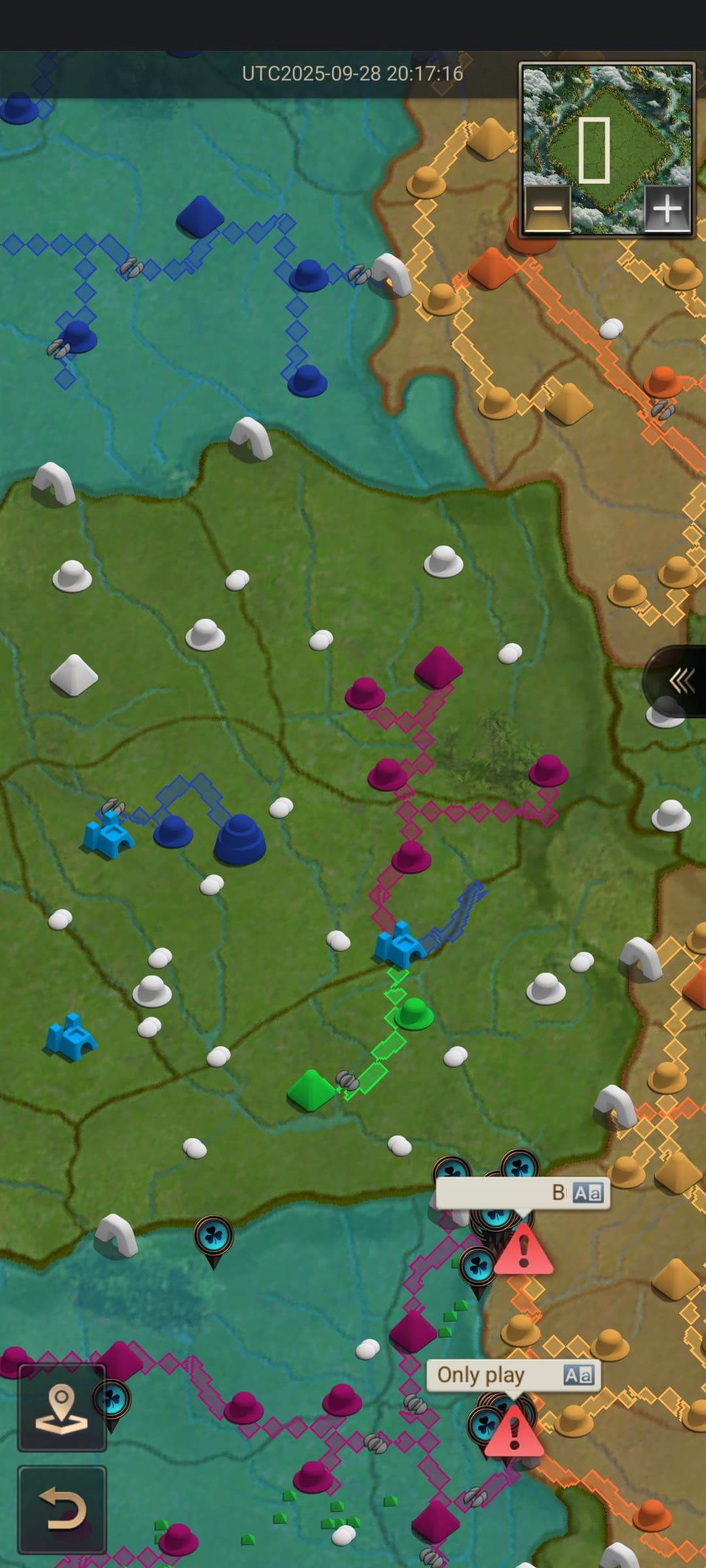
Task: Zoom out the minimap with the minus button
Action: [548, 210]
